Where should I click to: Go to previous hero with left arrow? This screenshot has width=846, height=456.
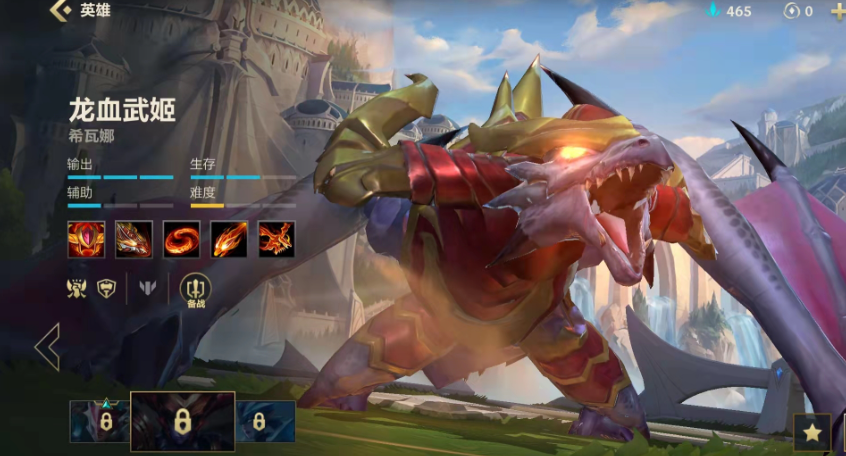click(x=47, y=347)
